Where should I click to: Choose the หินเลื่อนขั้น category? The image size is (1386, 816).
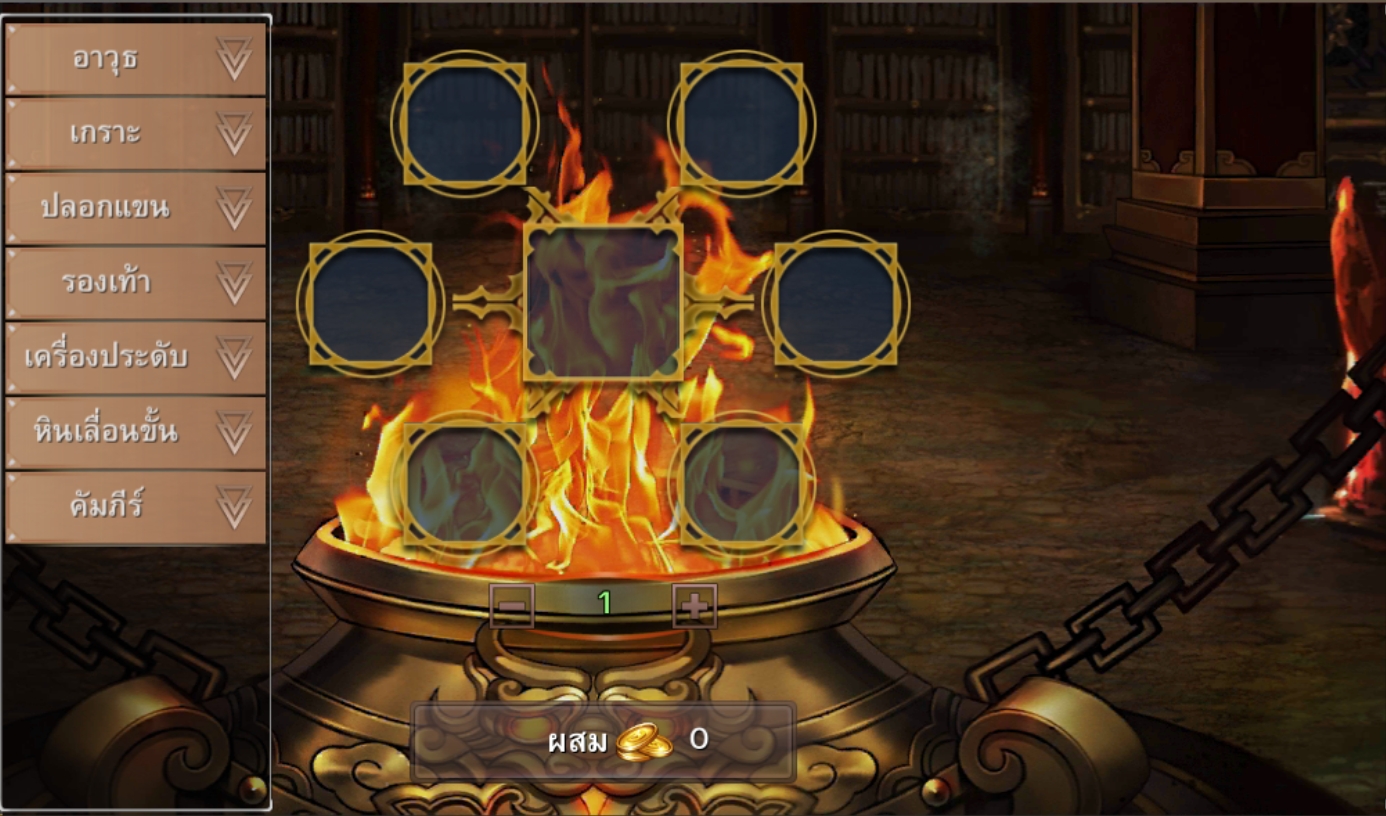136,432
